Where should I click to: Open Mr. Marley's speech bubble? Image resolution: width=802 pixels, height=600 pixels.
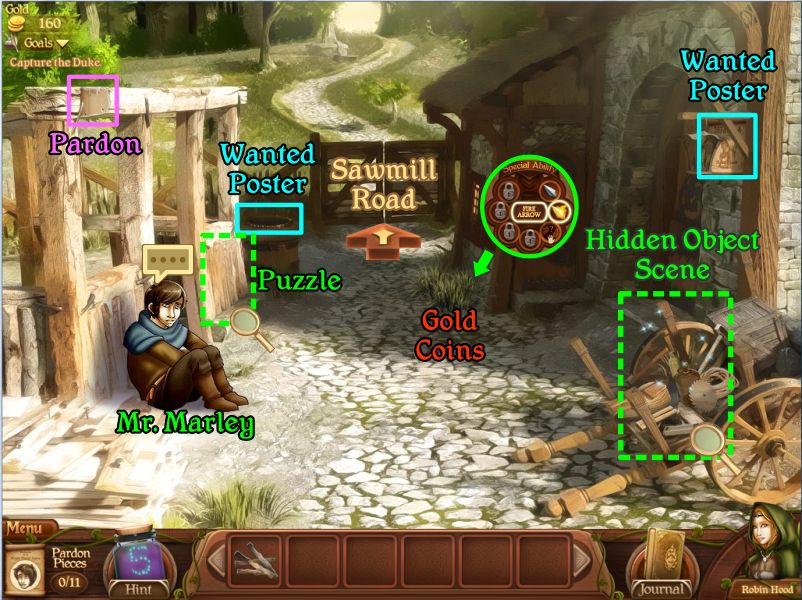click(165, 262)
